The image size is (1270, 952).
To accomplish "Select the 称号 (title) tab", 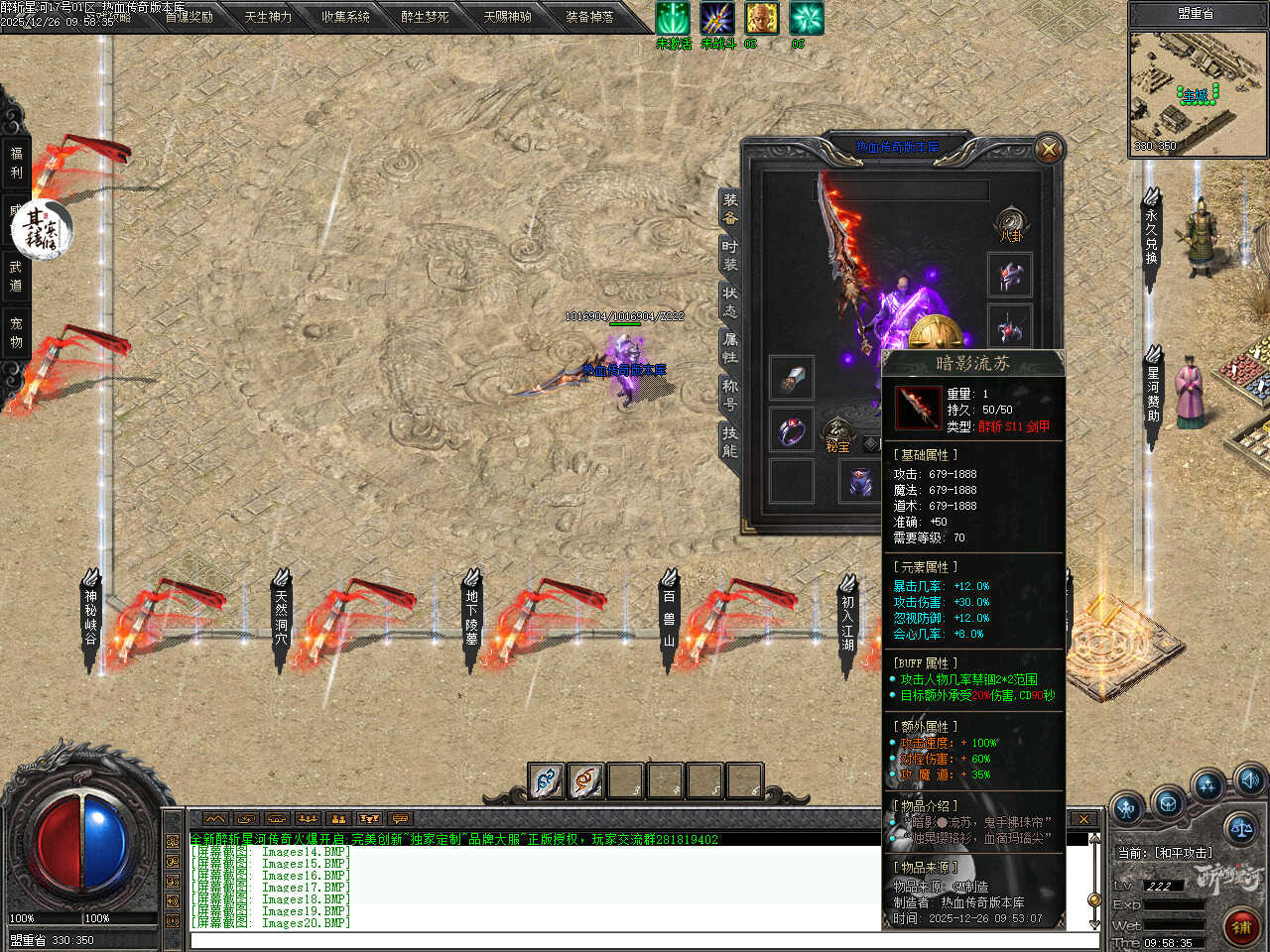I will click(x=730, y=395).
